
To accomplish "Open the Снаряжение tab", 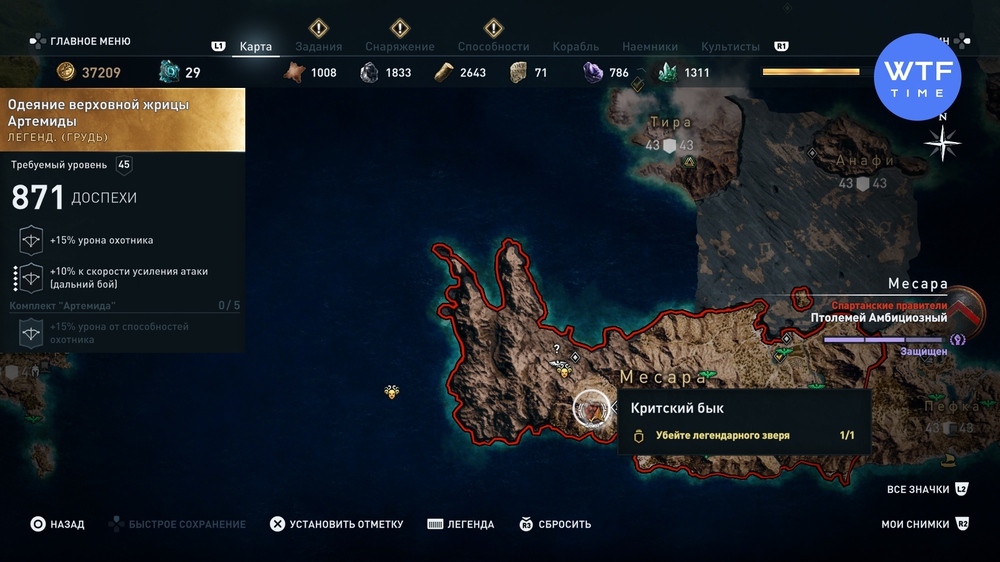I will [399, 47].
